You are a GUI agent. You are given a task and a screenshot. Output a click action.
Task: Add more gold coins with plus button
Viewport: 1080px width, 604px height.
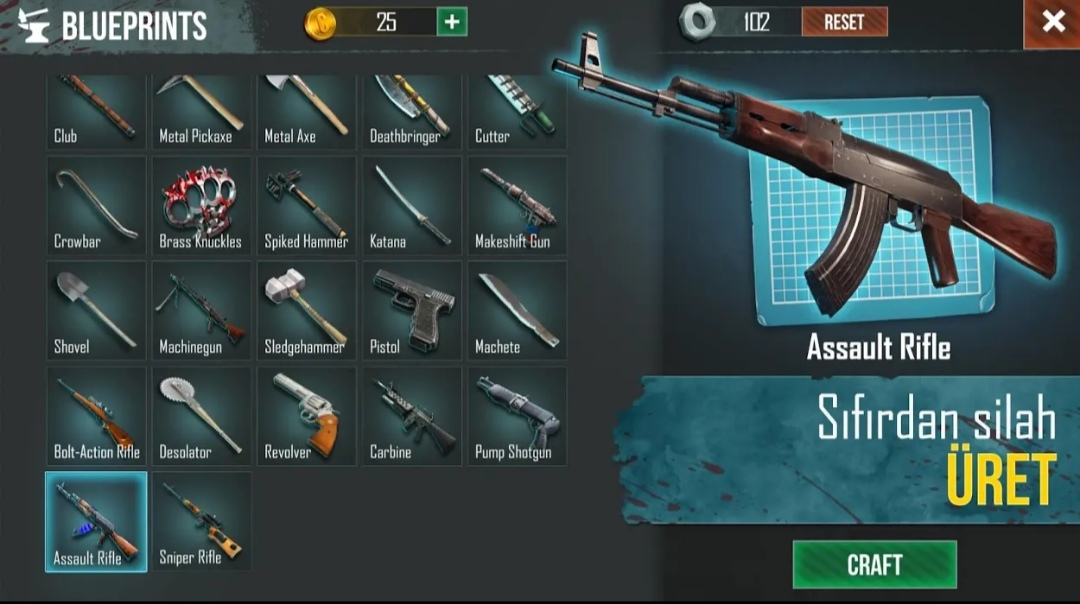coord(452,22)
